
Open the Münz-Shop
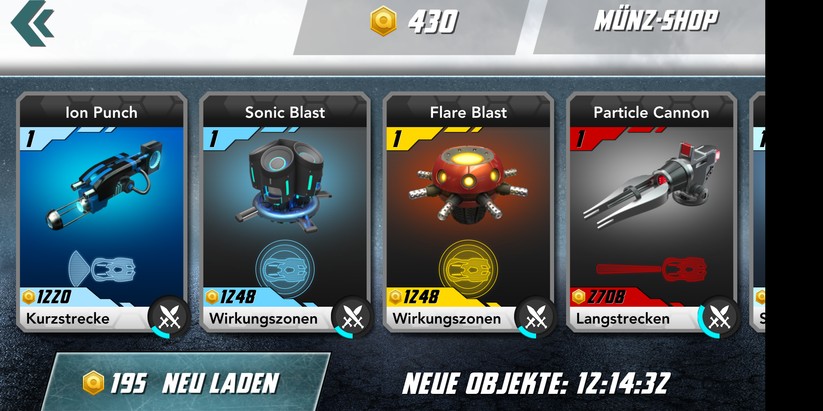(x=655, y=21)
